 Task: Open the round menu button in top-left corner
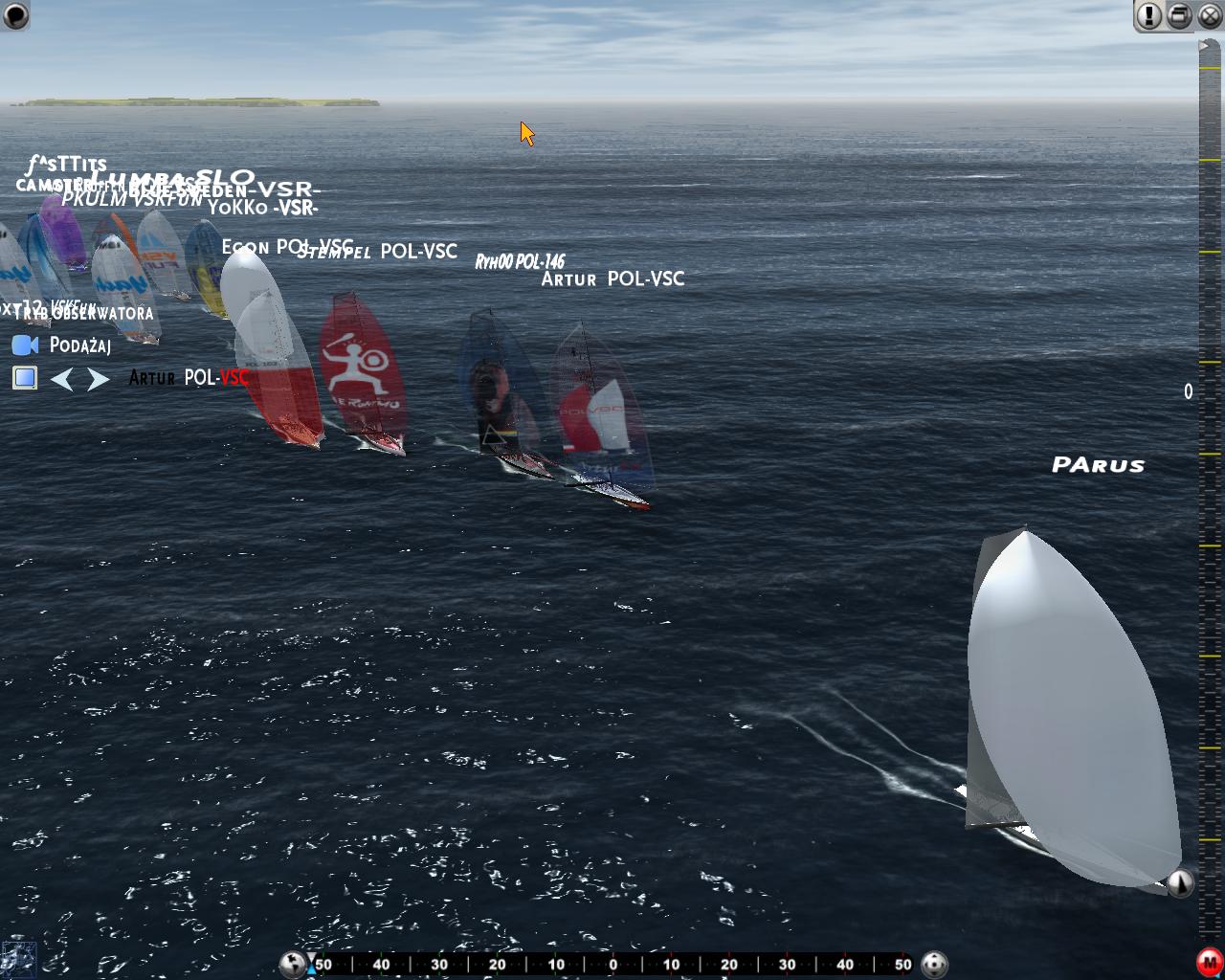pyautogui.click(x=15, y=15)
